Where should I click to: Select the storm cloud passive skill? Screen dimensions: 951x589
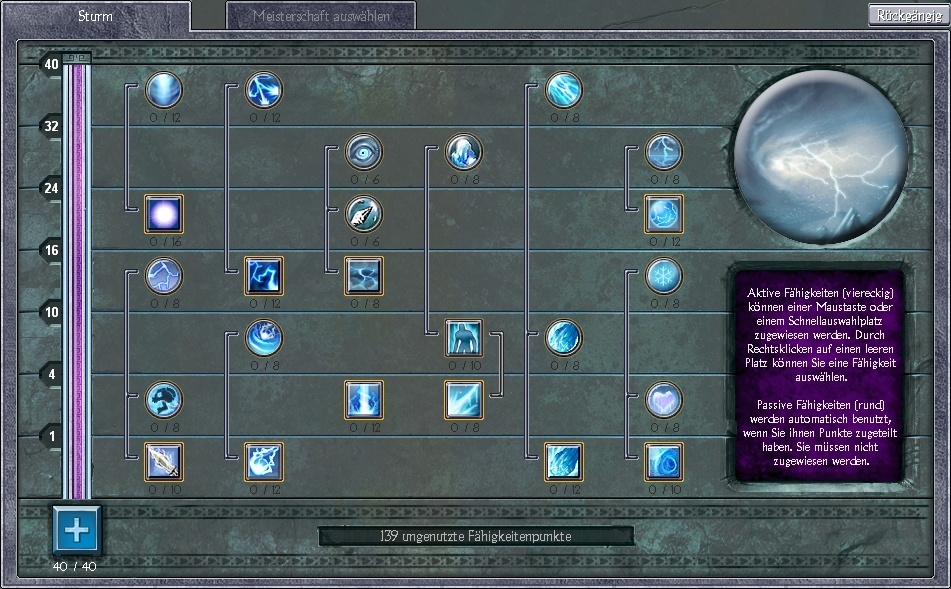click(164, 400)
